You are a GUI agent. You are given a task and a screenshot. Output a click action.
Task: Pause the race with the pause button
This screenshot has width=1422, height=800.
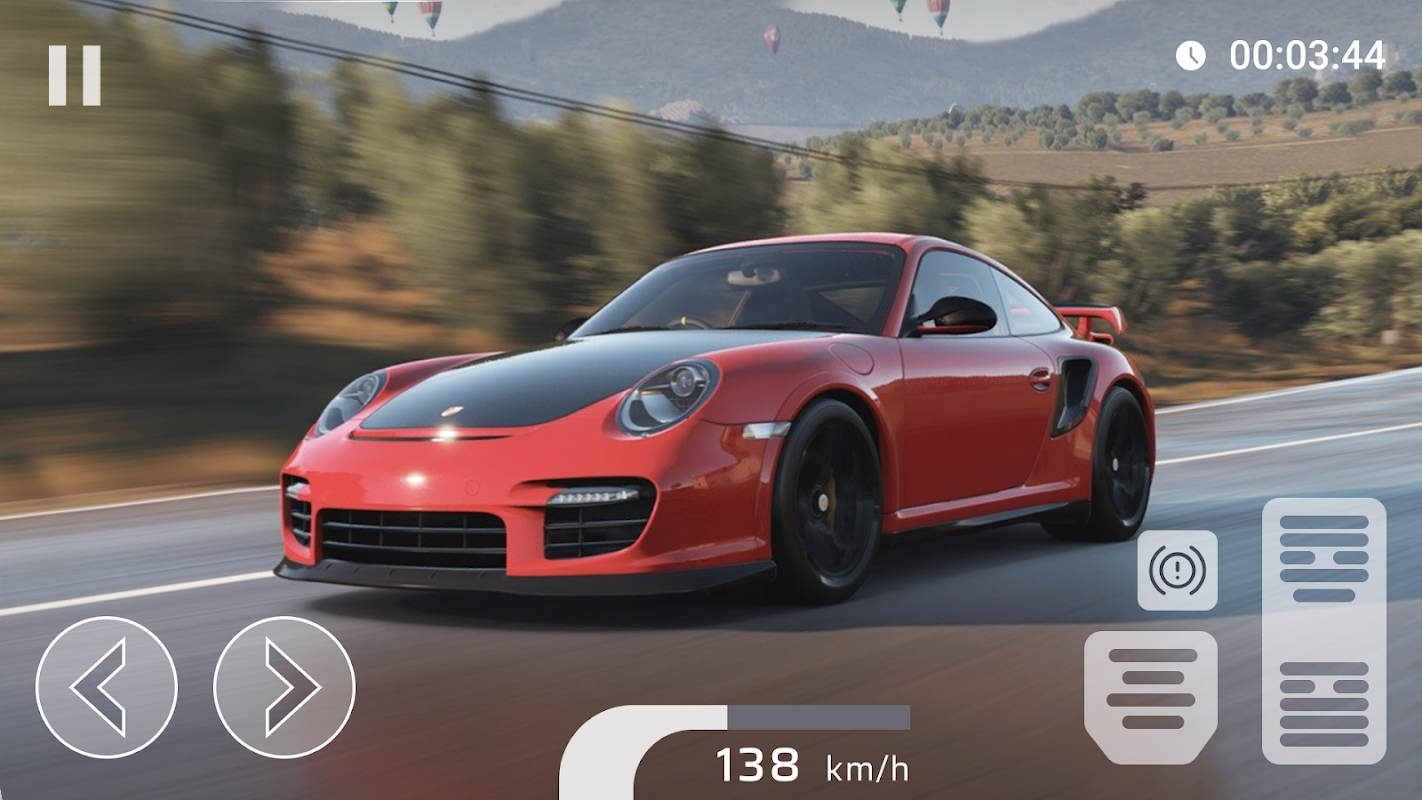coord(75,76)
